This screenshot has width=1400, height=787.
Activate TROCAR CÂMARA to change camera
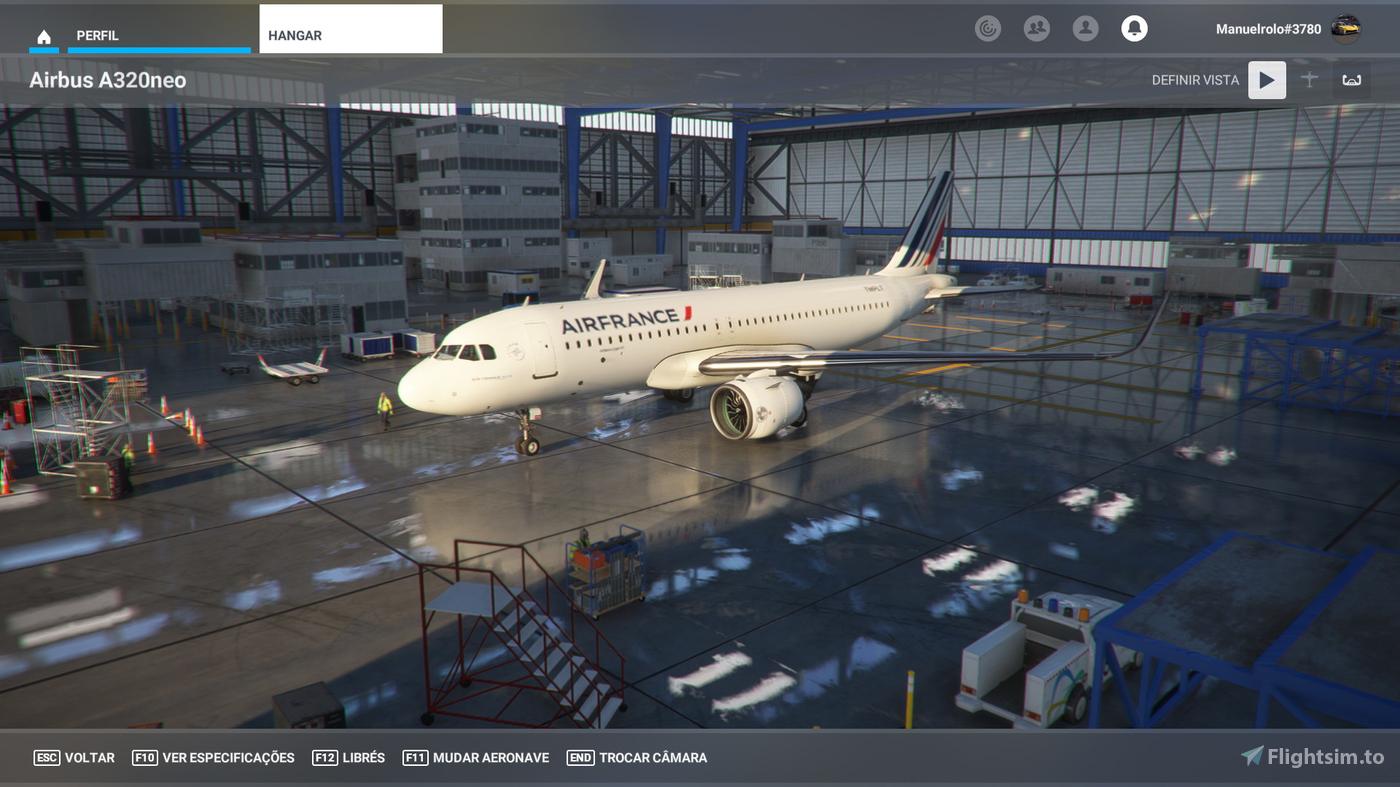click(x=637, y=758)
